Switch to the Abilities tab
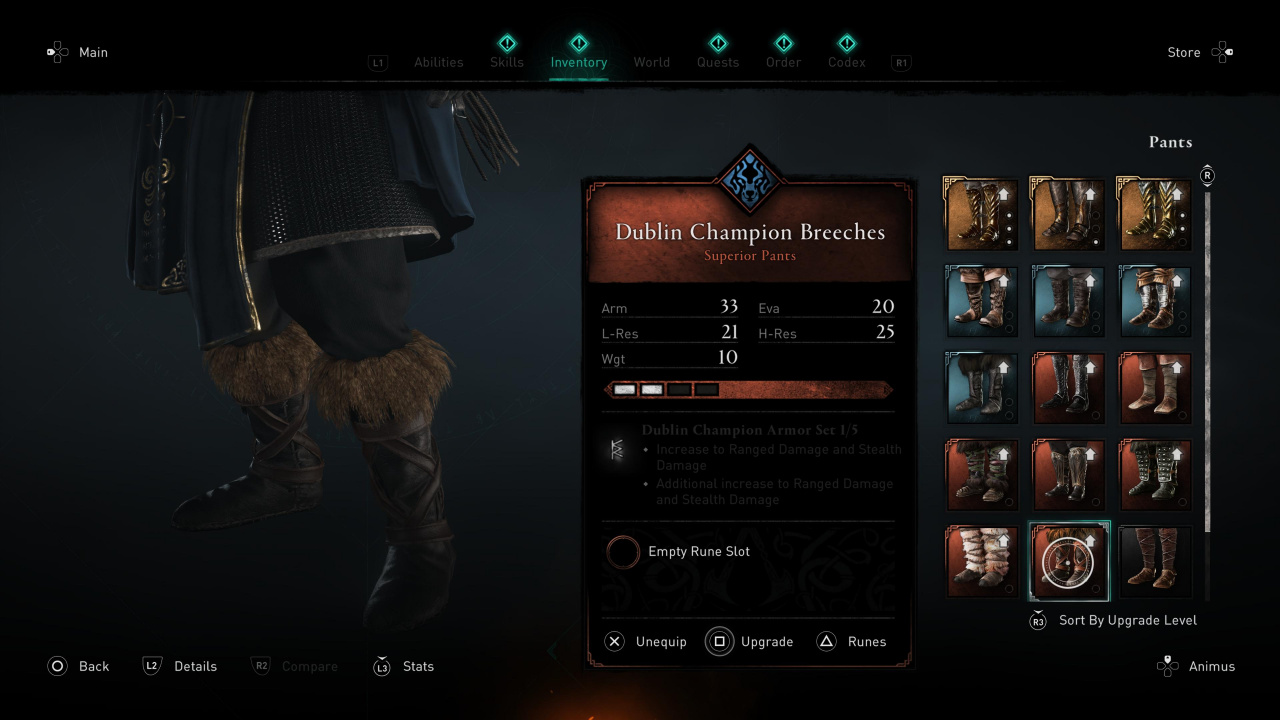The width and height of the screenshot is (1280, 720). [438, 62]
